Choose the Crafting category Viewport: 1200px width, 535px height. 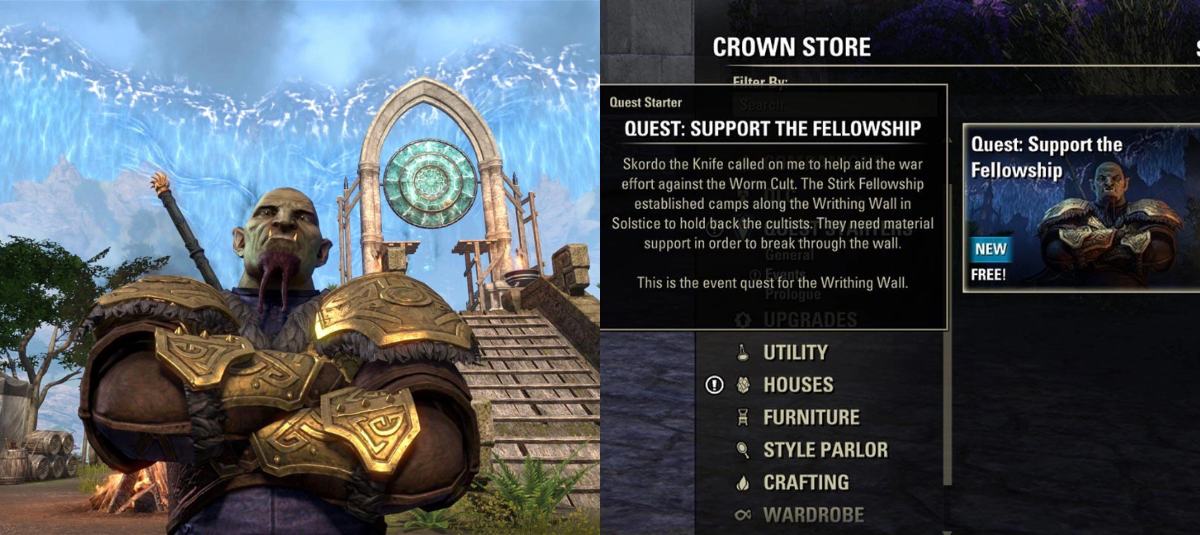point(806,482)
